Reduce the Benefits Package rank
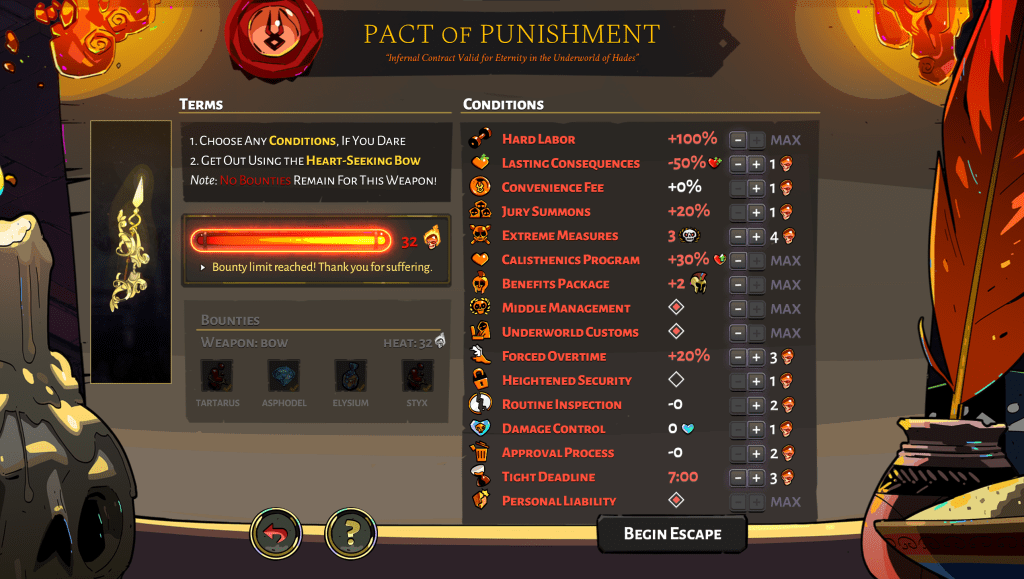This screenshot has height=579, width=1024. [738, 285]
